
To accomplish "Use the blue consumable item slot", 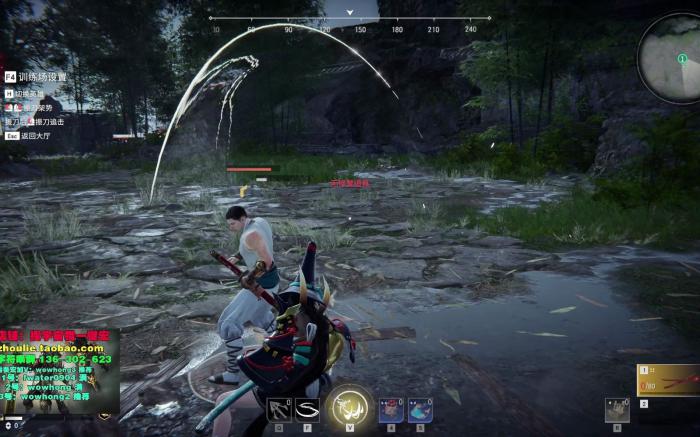I will (420, 409).
